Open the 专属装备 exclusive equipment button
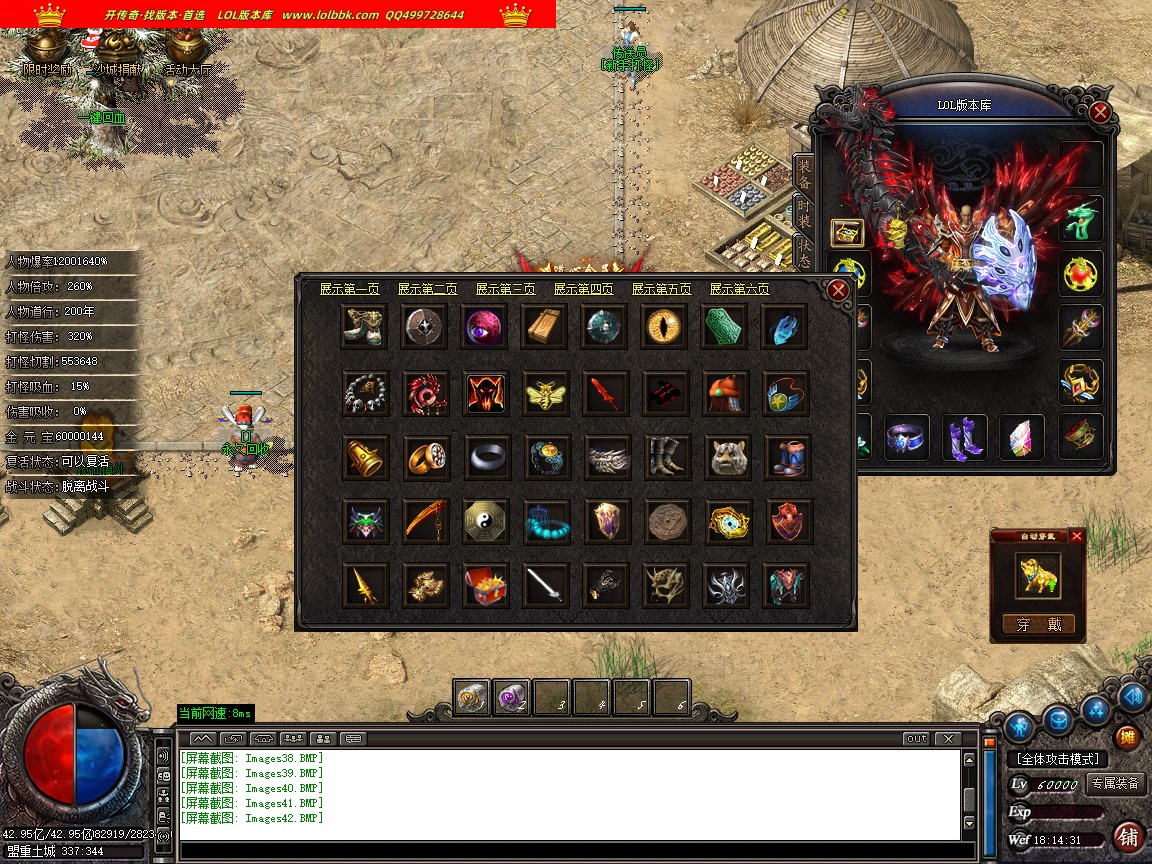 tap(1115, 784)
